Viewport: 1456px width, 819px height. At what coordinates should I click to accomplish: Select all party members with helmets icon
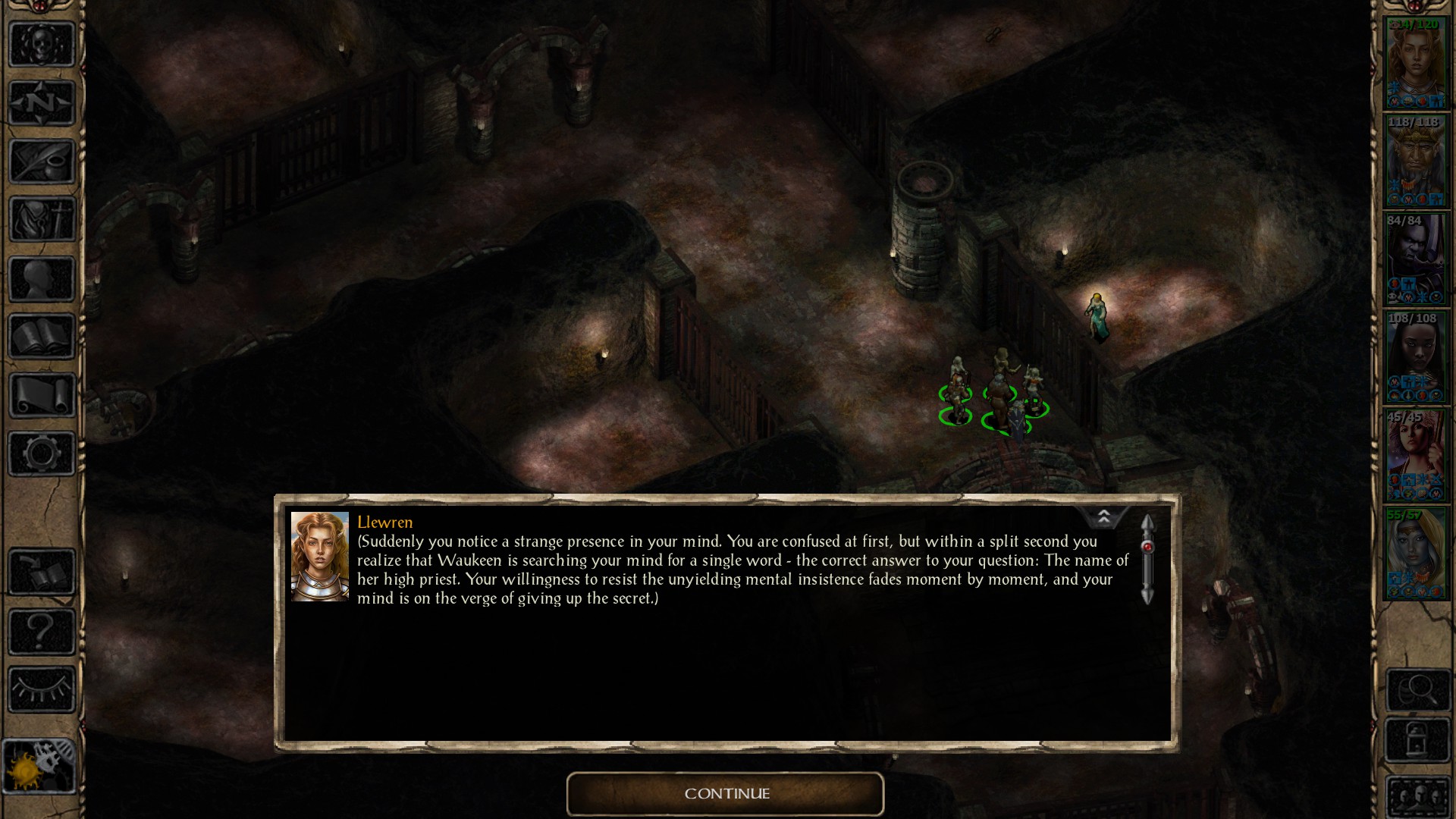click(x=1418, y=794)
